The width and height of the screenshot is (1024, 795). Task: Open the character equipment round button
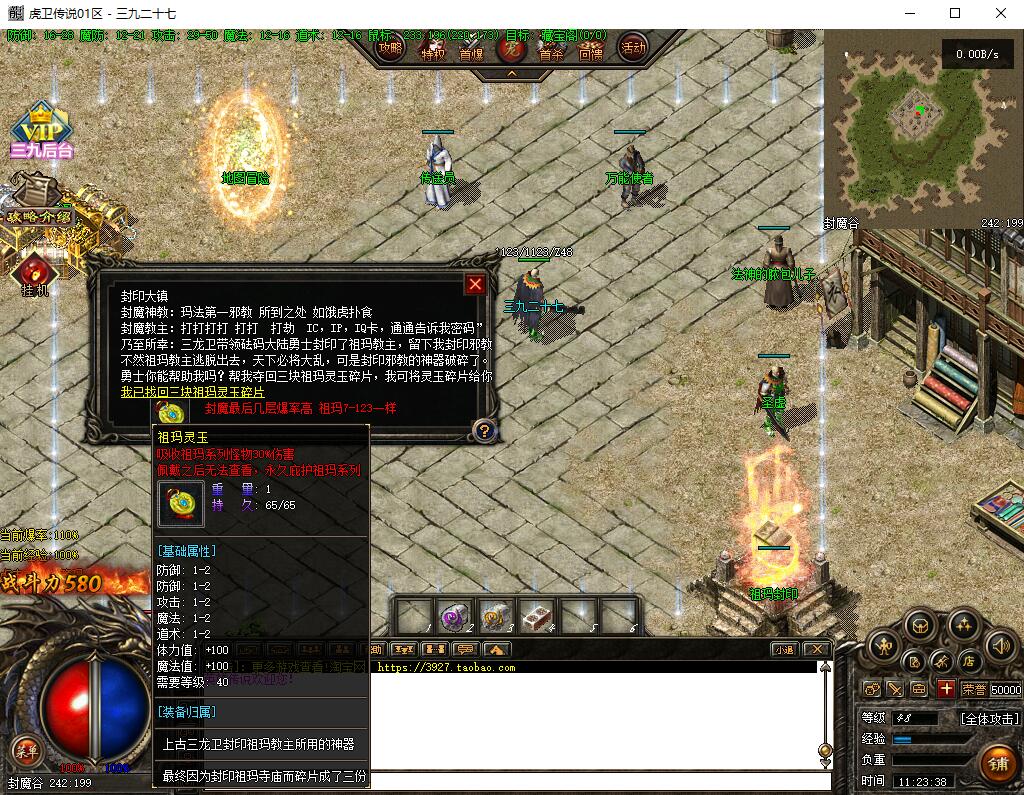coord(883,646)
